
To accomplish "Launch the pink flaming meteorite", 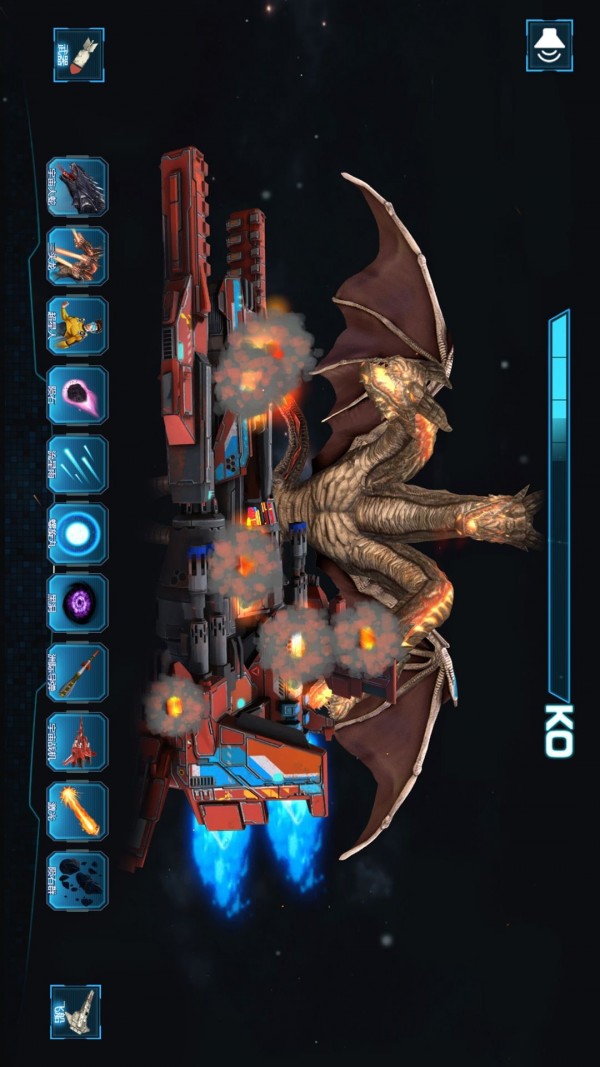I will click(x=77, y=395).
